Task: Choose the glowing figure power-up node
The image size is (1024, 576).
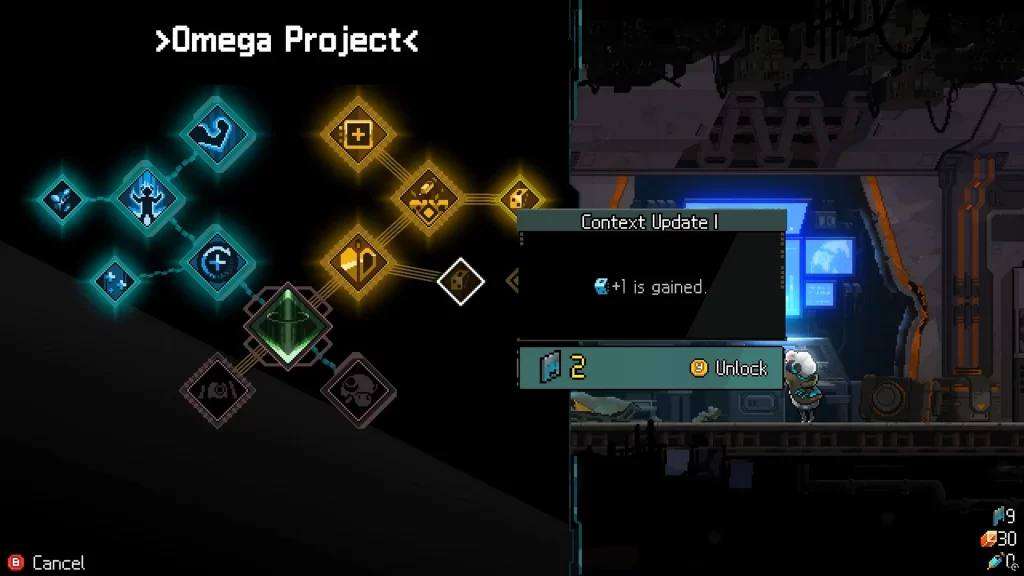Action: [x=149, y=198]
